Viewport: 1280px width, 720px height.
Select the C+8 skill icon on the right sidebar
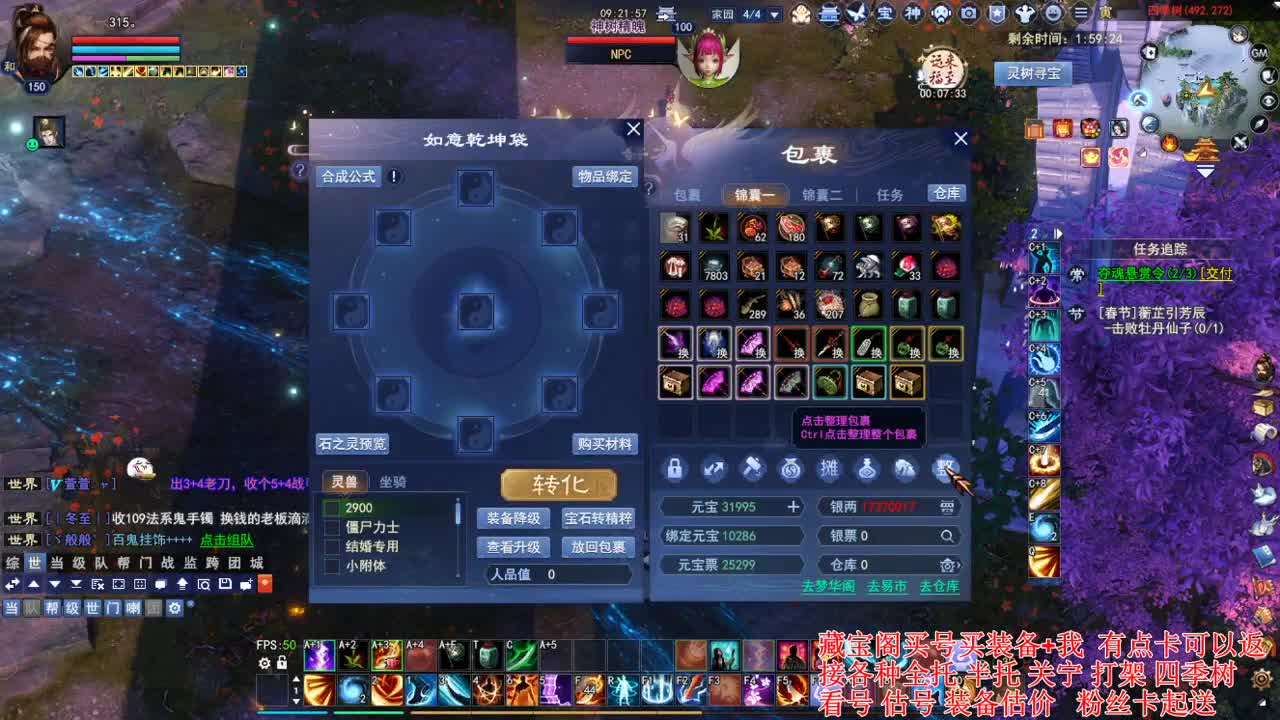[x=1046, y=492]
